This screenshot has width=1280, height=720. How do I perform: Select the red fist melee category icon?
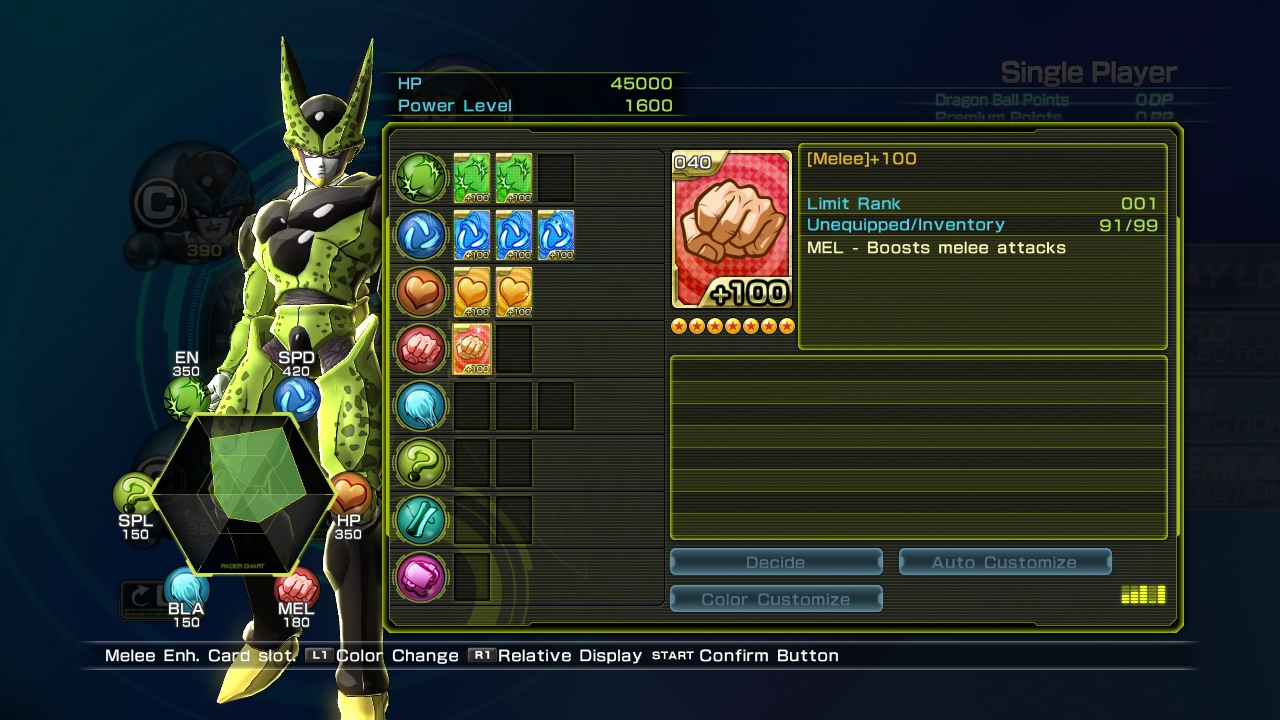pos(421,349)
